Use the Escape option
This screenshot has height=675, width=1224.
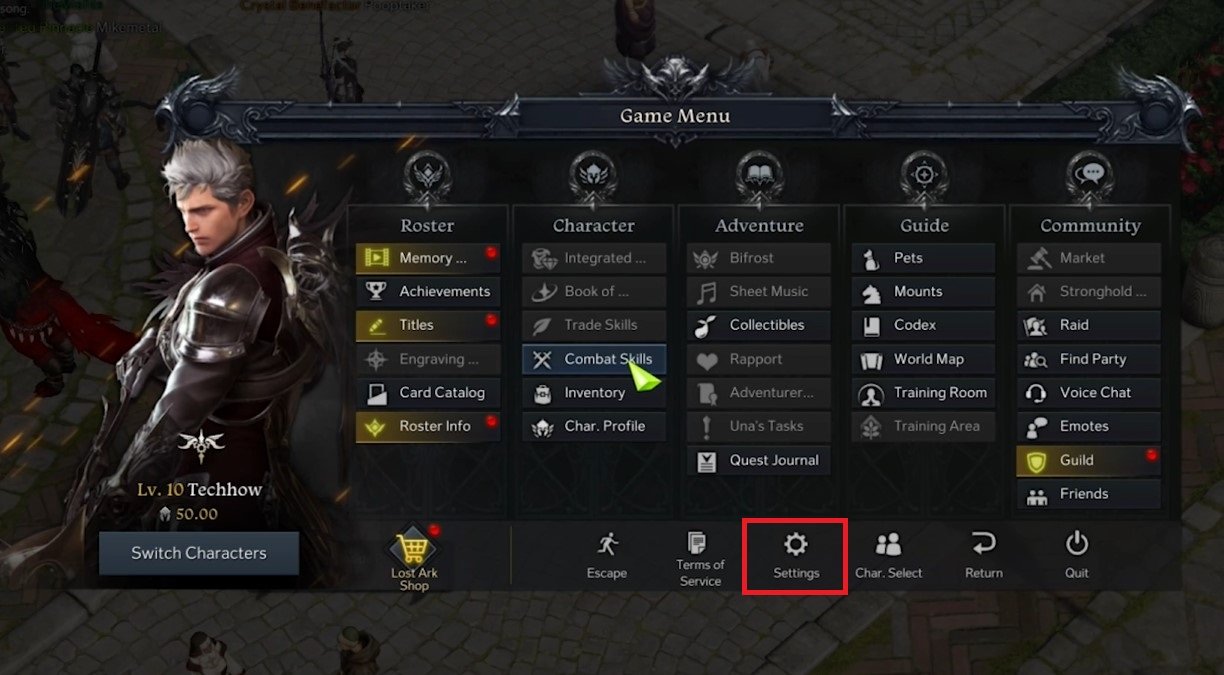pos(606,555)
